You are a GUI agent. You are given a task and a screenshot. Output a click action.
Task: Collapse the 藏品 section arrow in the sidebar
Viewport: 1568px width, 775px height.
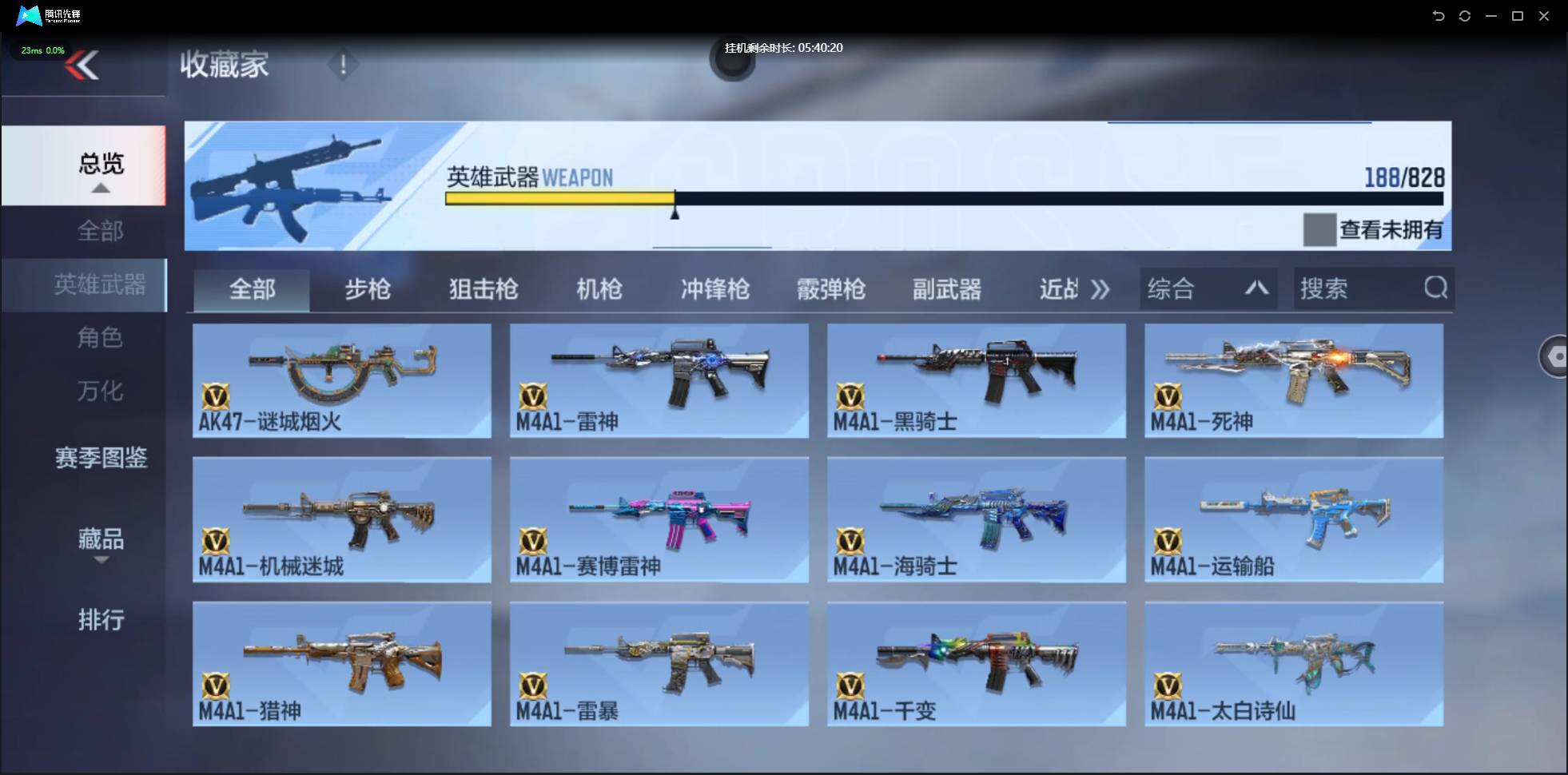(x=101, y=562)
